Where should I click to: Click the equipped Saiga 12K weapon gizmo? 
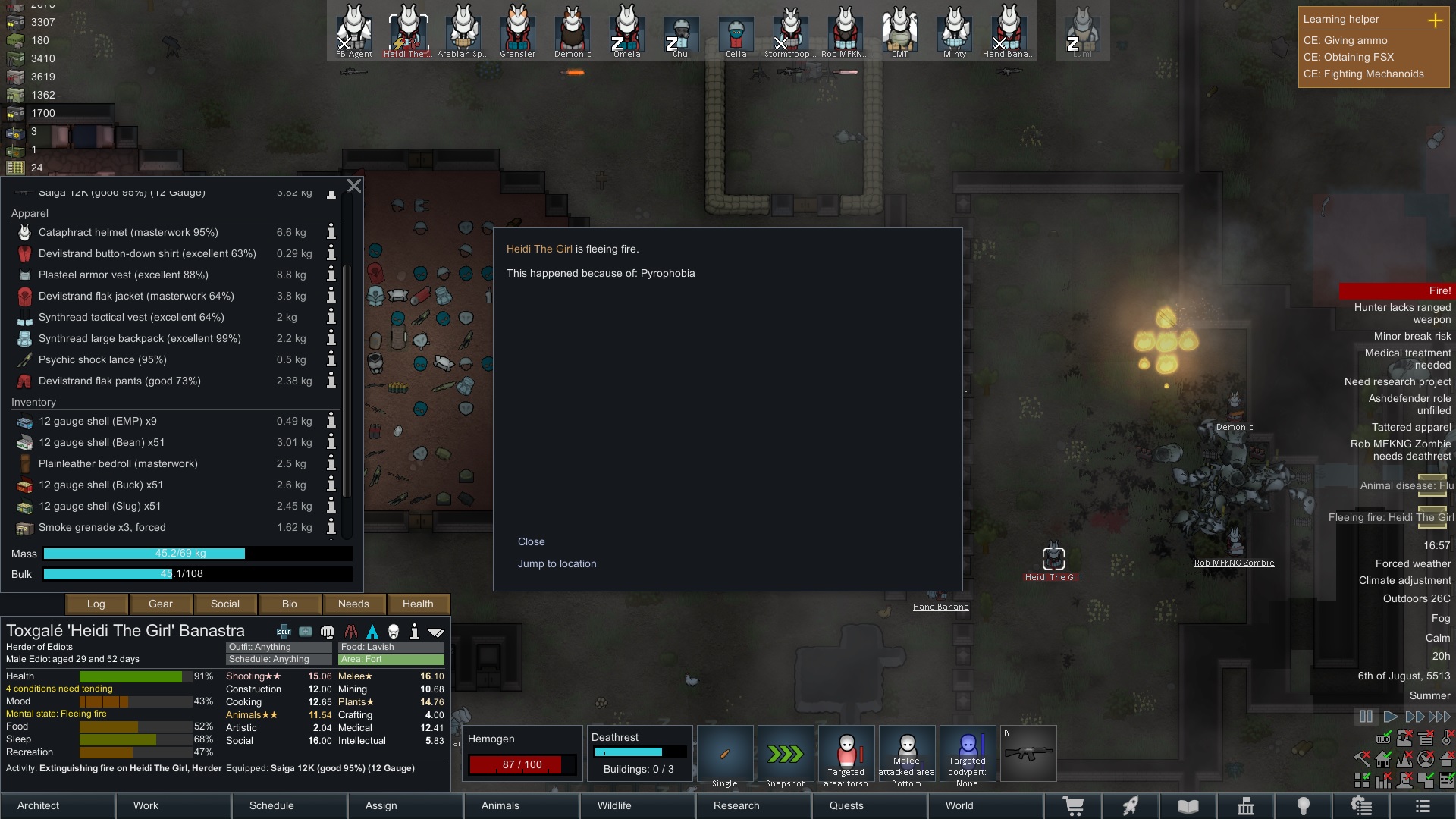pyautogui.click(x=1029, y=753)
